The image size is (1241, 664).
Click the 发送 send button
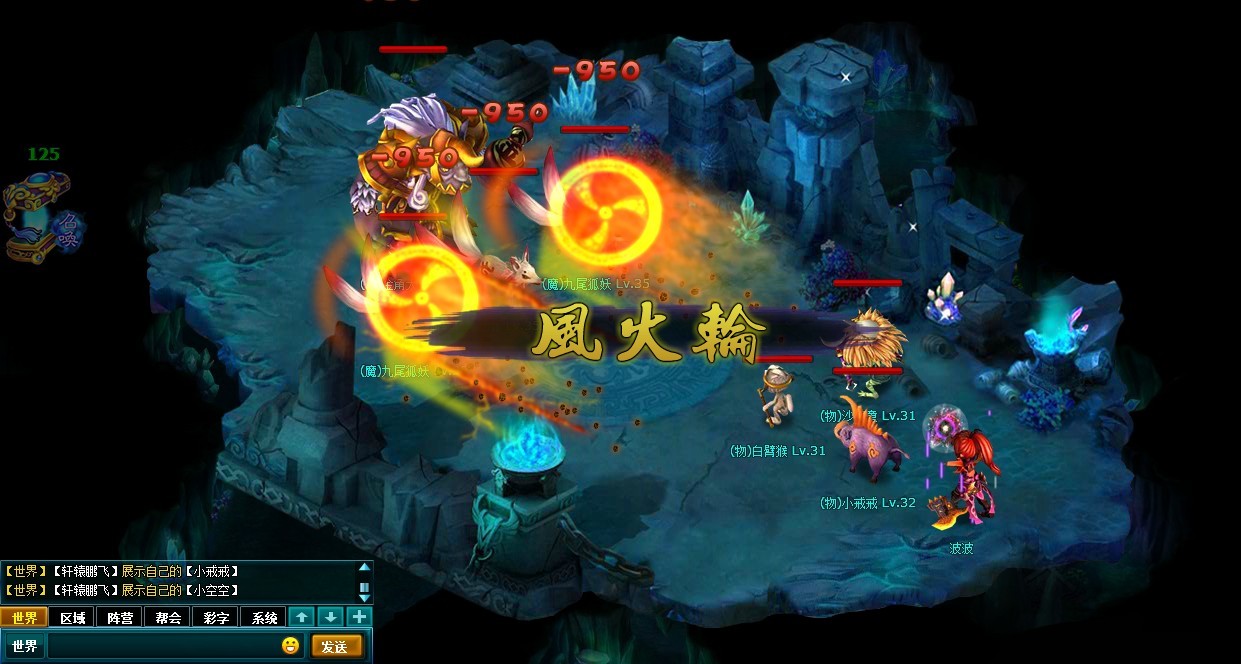click(x=335, y=646)
